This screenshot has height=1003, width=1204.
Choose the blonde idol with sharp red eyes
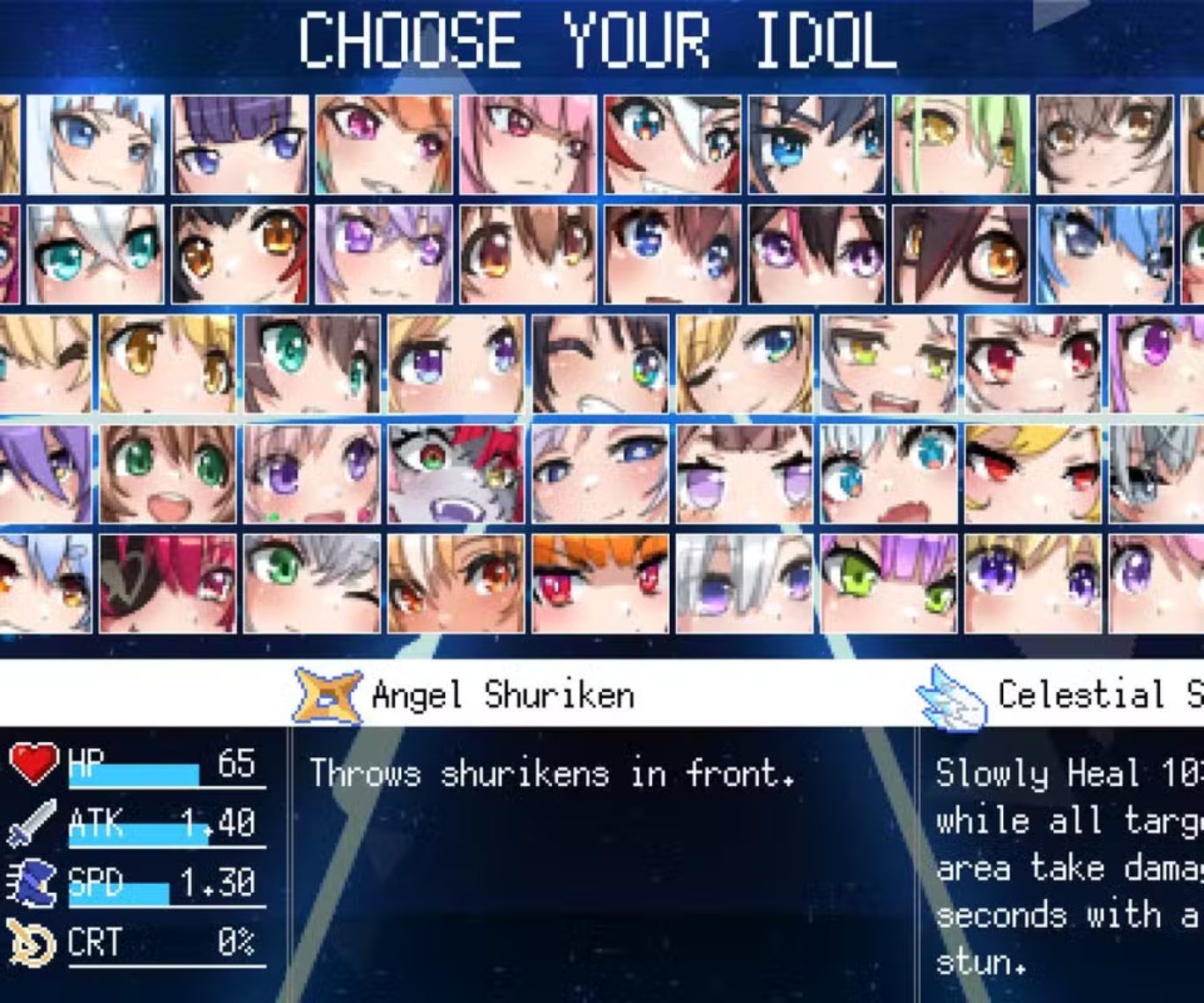(1033, 473)
